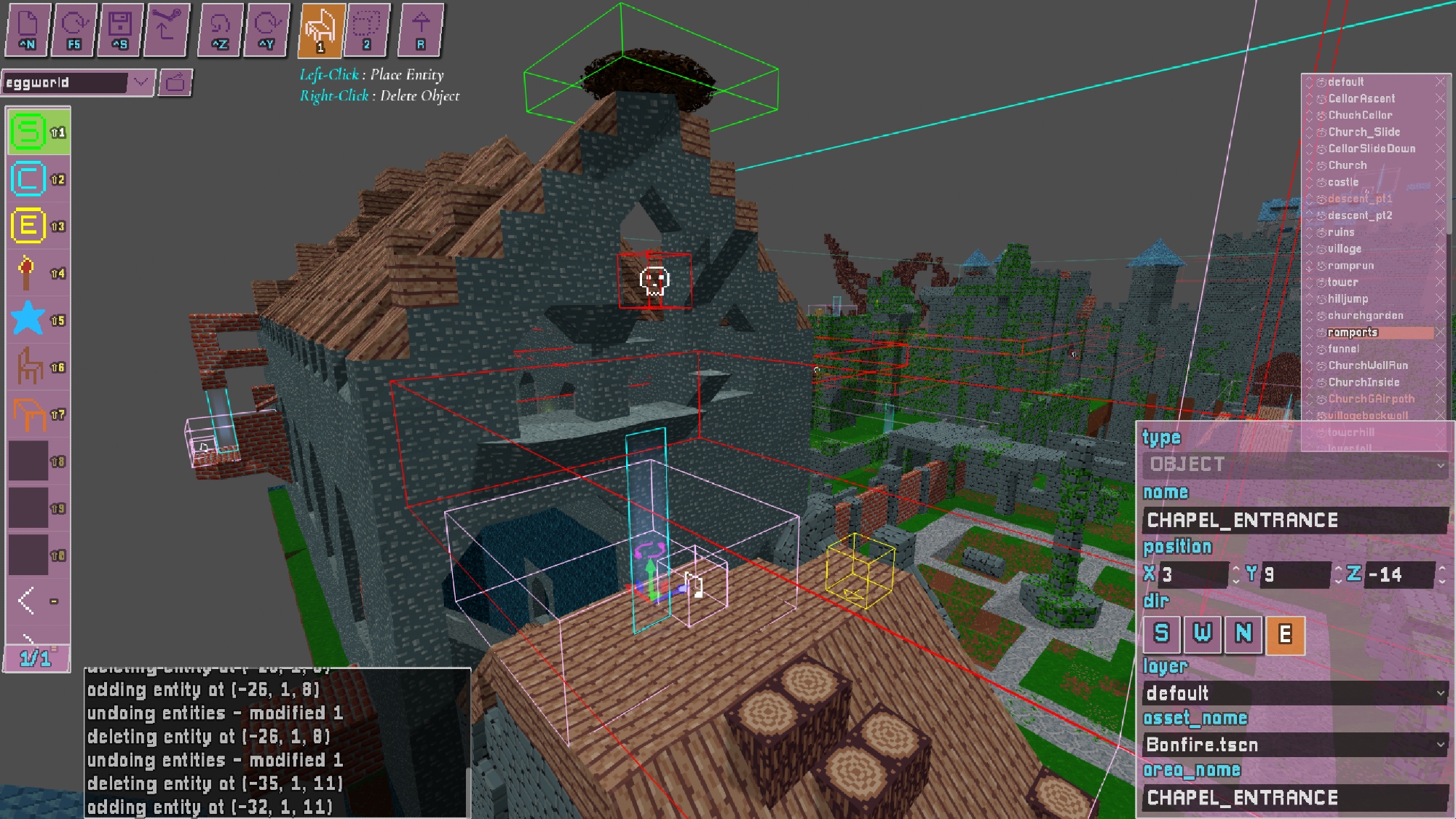Image resolution: width=1456 pixels, height=819 pixels.
Task: Undo the last edit
Action: coord(220,30)
